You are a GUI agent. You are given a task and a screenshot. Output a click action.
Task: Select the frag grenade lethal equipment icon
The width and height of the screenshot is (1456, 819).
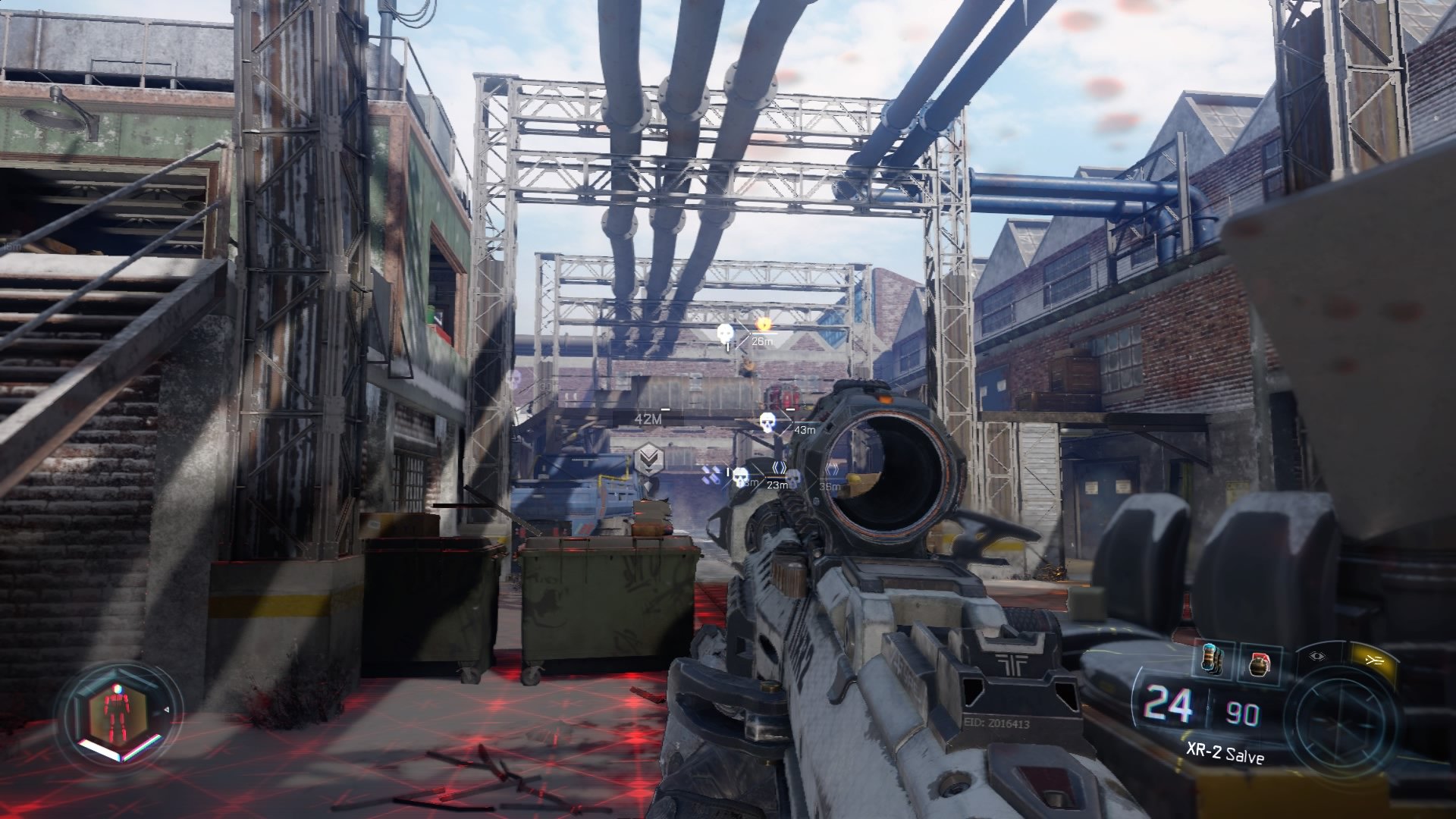[1260, 664]
